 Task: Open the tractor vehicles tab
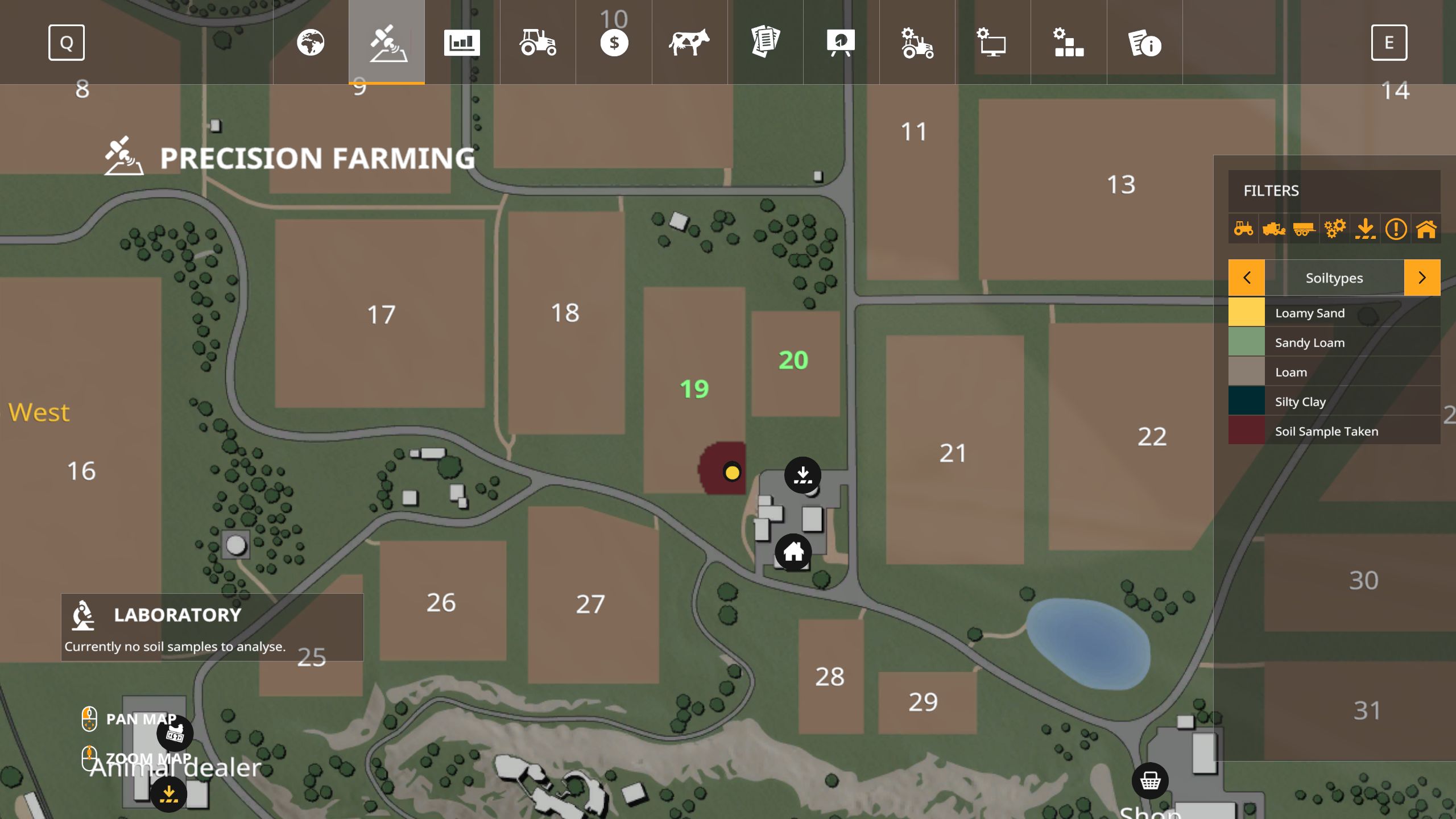pos(537,43)
